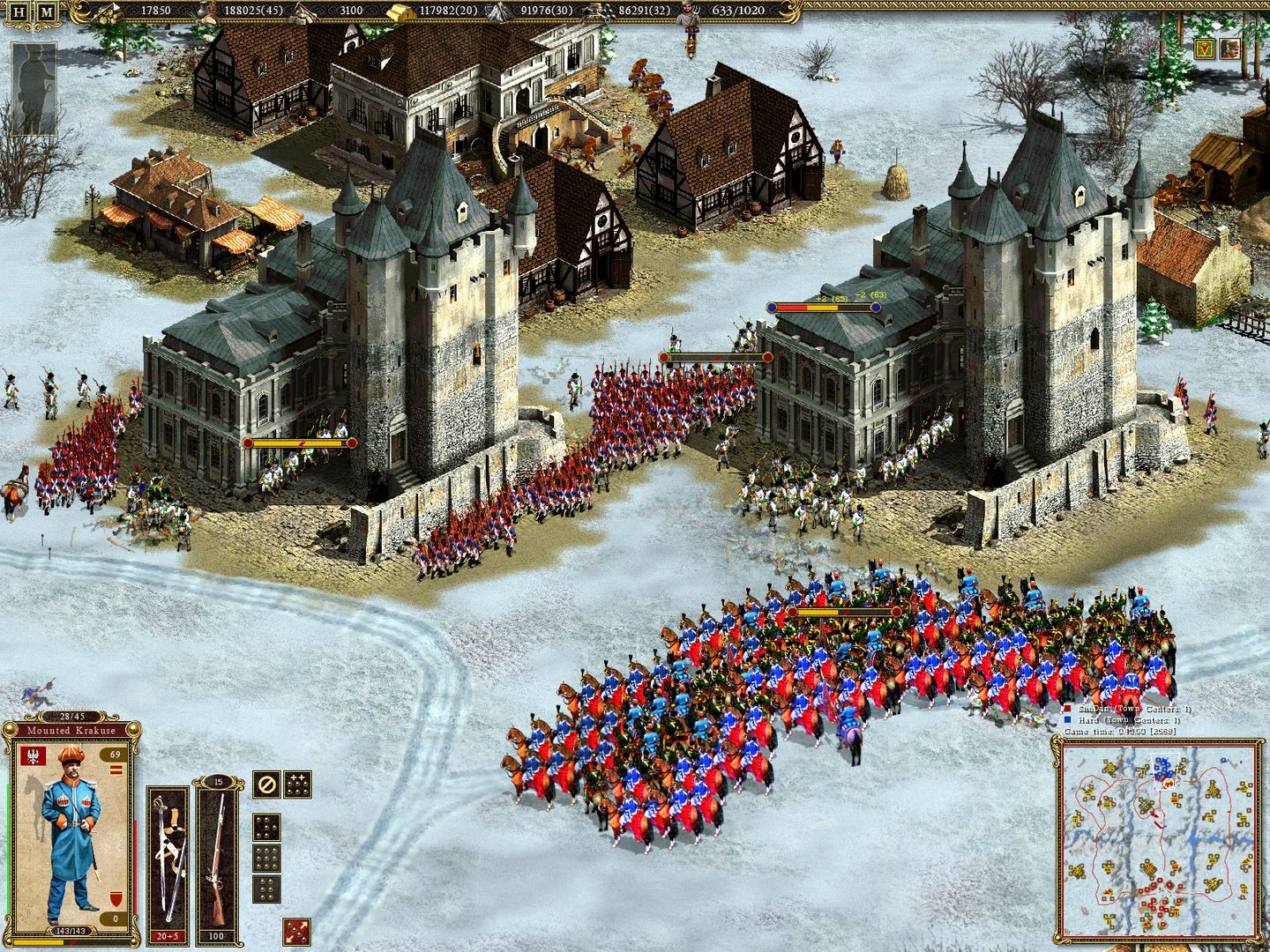Click the blue Hard player legend square
This screenshot has width=1270, height=952.
(x=1067, y=718)
